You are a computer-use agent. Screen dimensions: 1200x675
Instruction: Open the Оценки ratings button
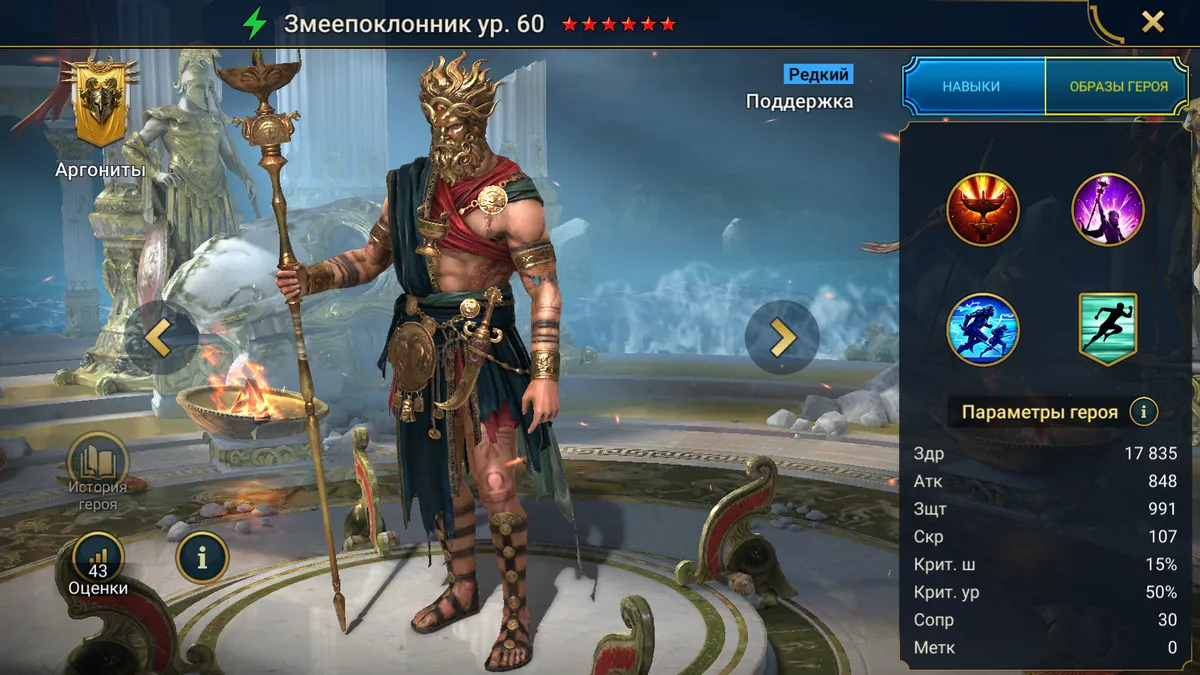point(98,563)
